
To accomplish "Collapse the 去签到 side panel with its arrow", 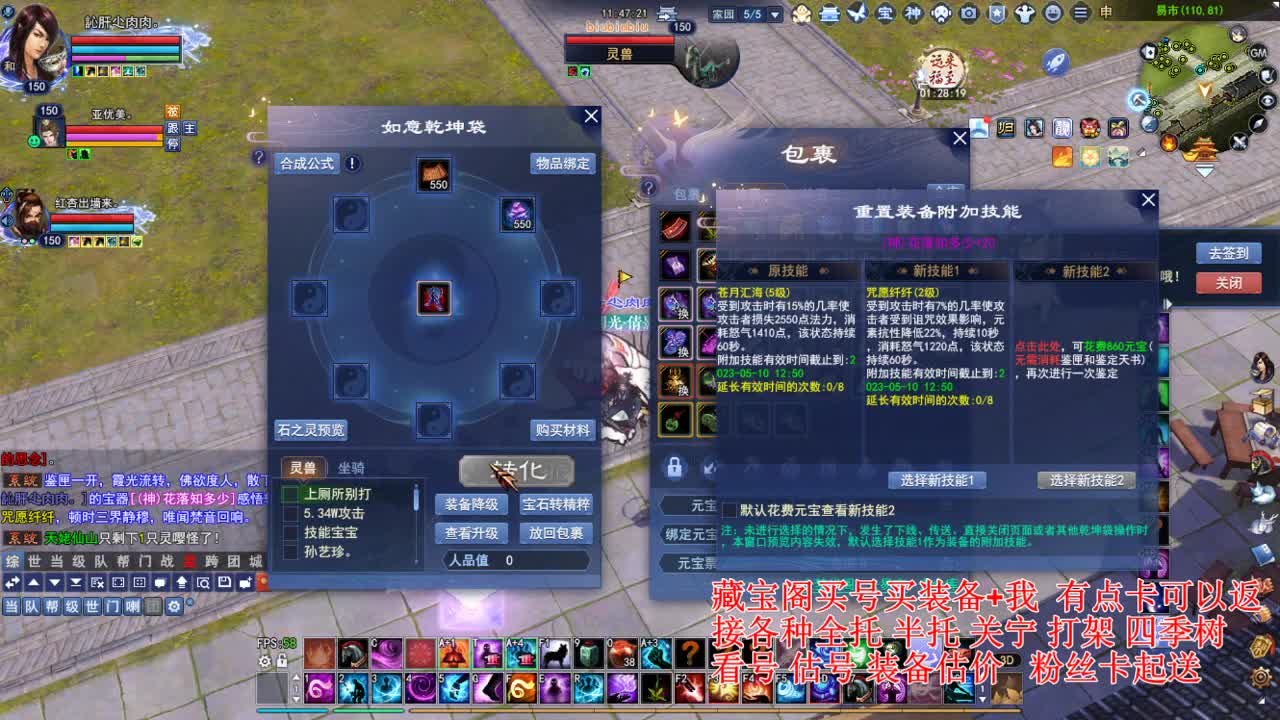I will tap(1168, 302).
